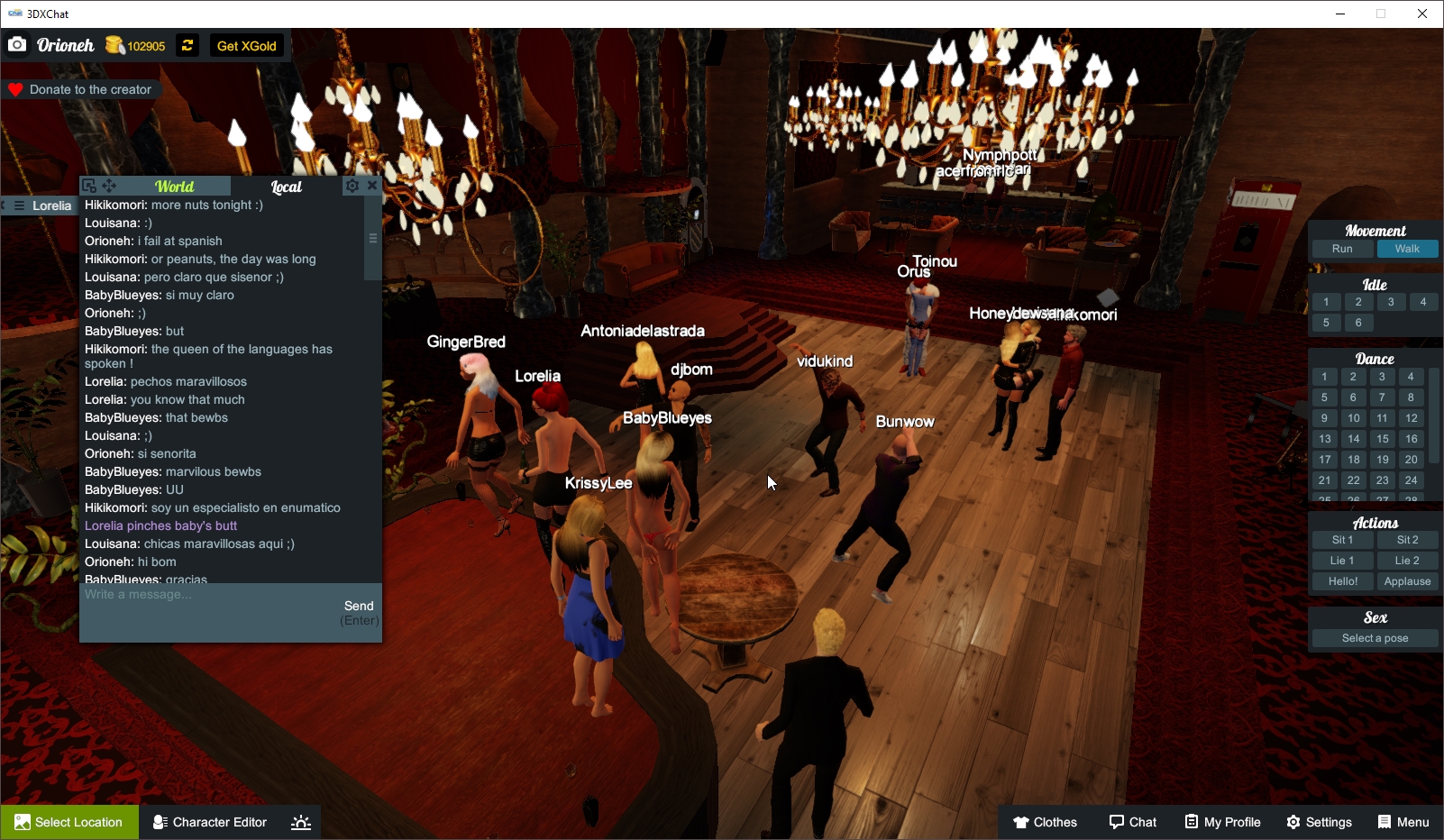Open the Chat panel in bottom bar

(x=1132, y=822)
